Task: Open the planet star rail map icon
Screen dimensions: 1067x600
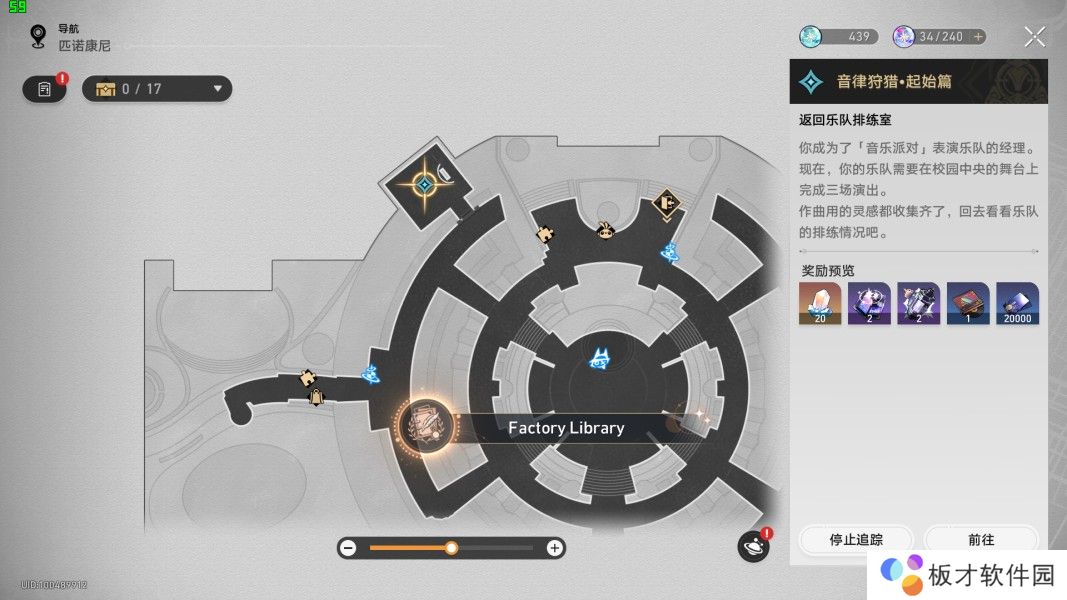Action: (x=753, y=546)
